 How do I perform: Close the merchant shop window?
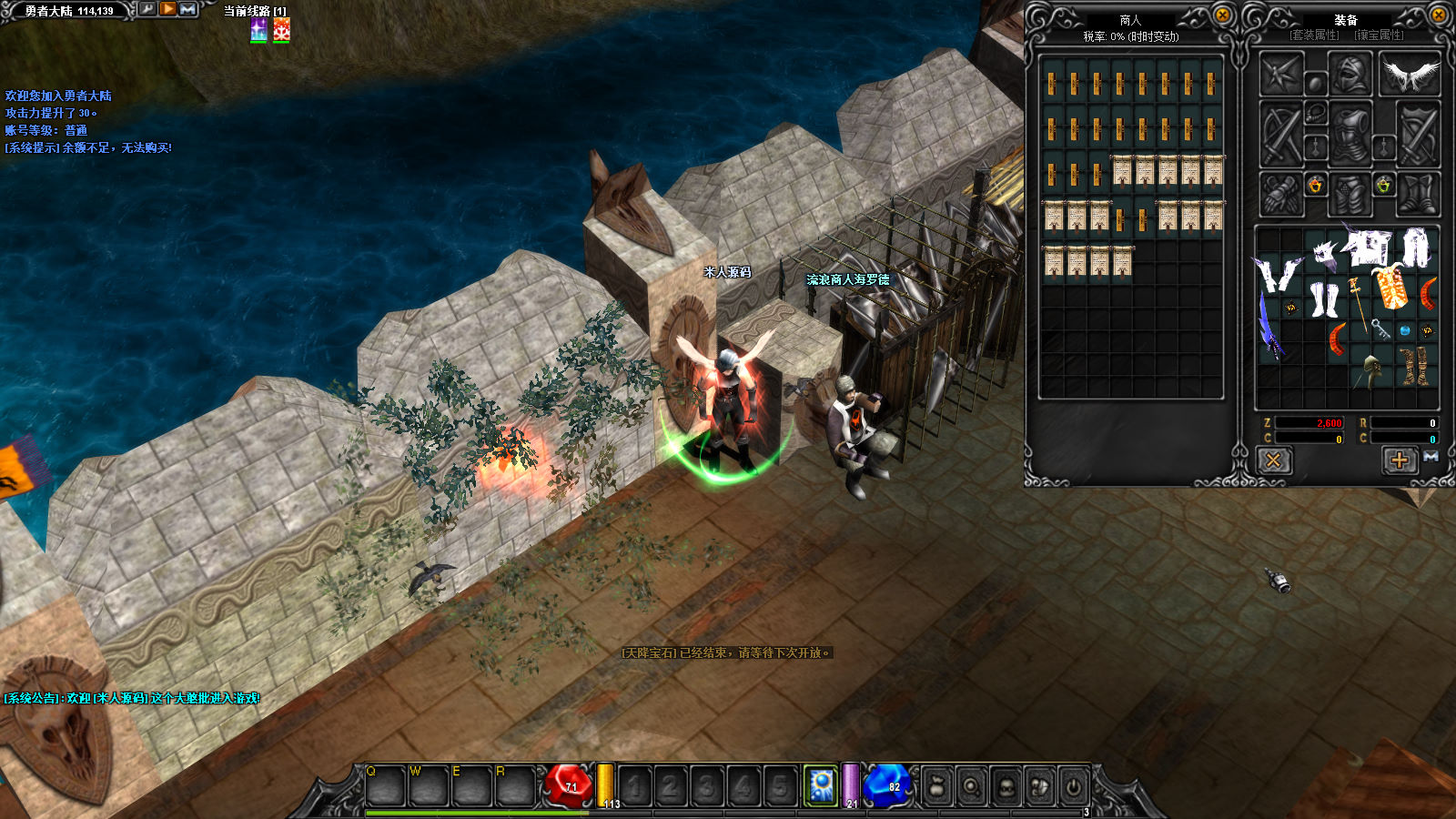(1223, 15)
